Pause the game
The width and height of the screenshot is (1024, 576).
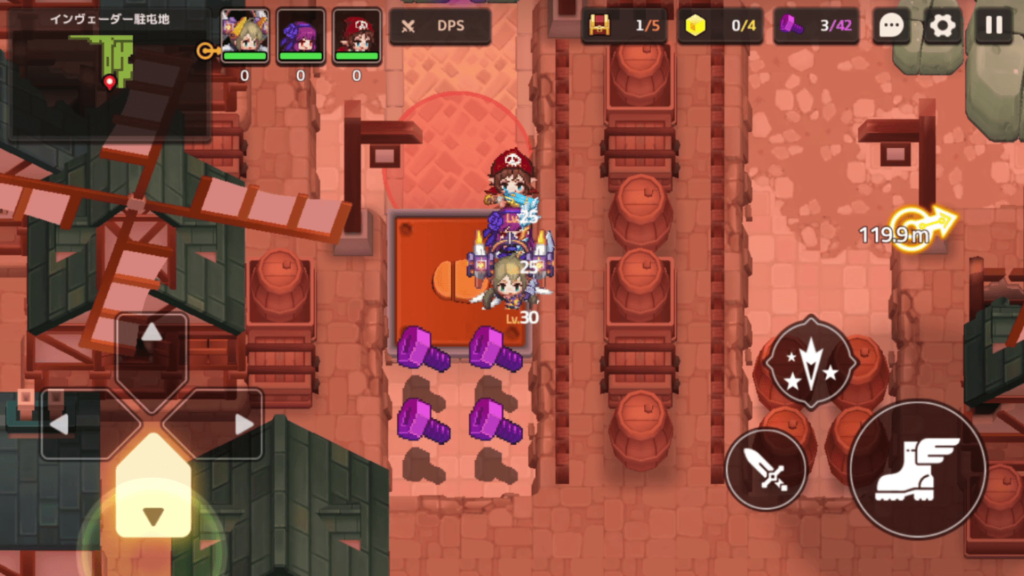pos(993,26)
